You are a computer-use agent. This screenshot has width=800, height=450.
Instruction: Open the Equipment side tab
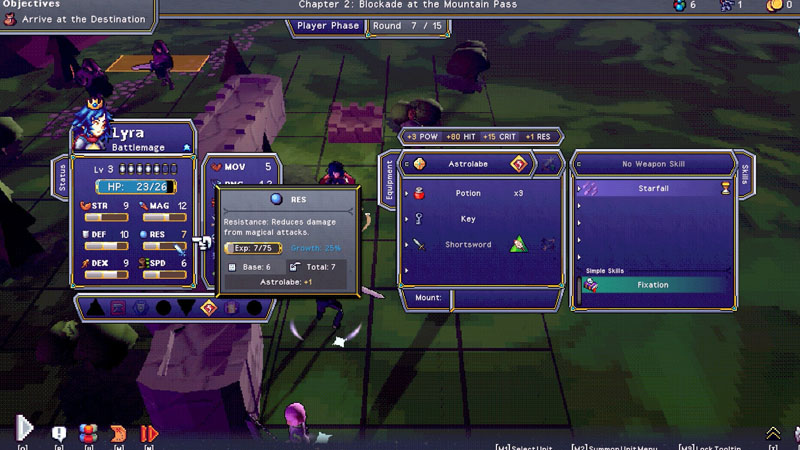point(390,181)
